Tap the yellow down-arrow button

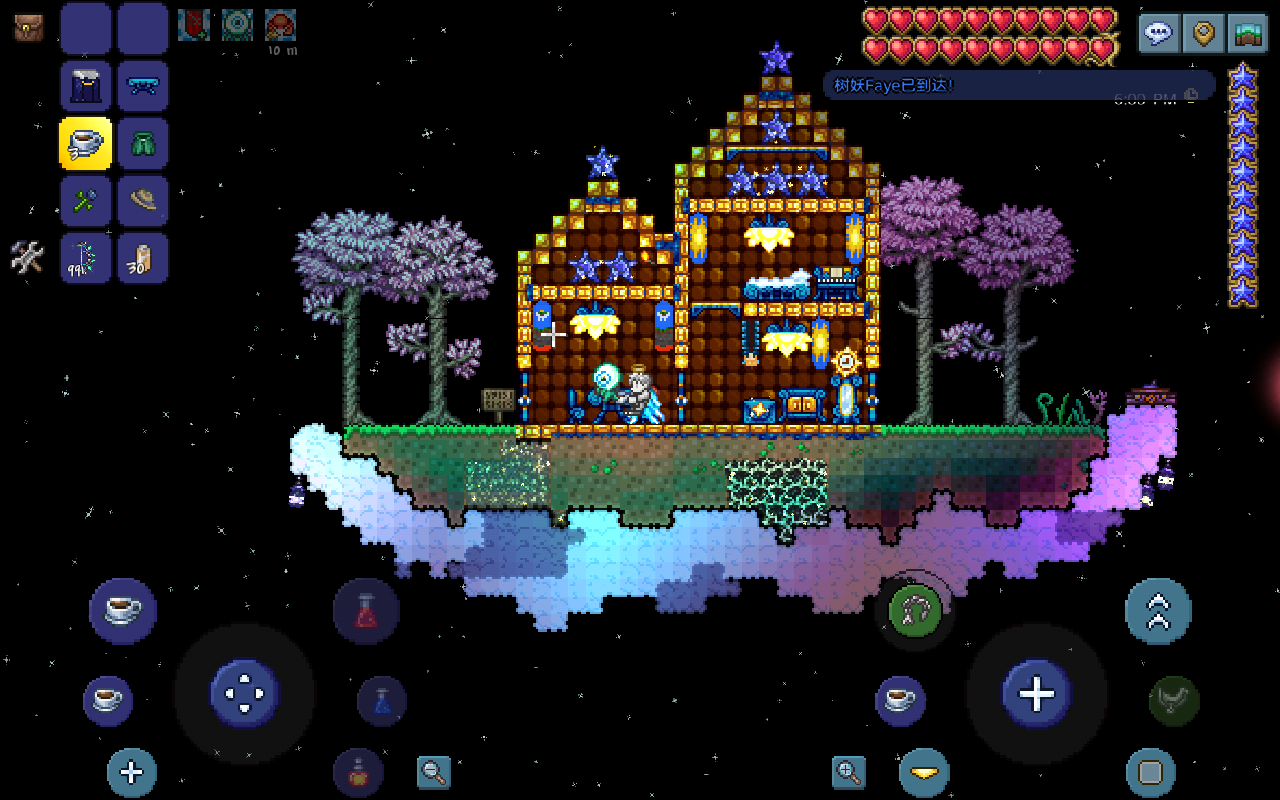pyautogui.click(x=923, y=772)
